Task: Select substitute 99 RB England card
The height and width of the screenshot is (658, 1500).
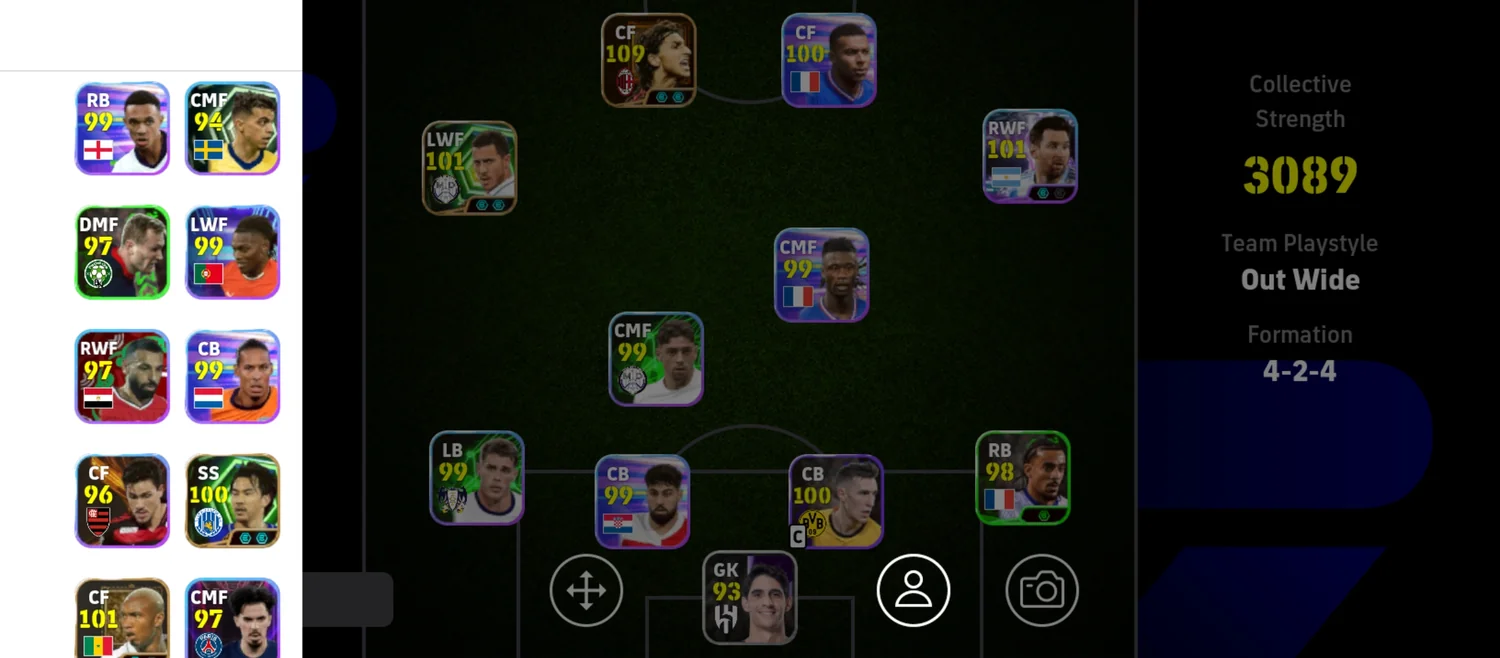Action: point(122,128)
